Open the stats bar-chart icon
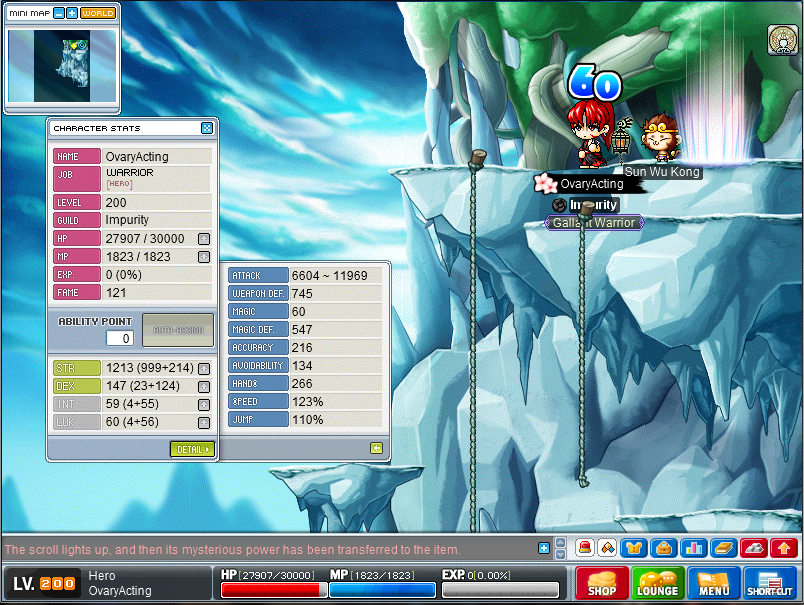This screenshot has height=605, width=804. pyautogui.click(x=692, y=548)
